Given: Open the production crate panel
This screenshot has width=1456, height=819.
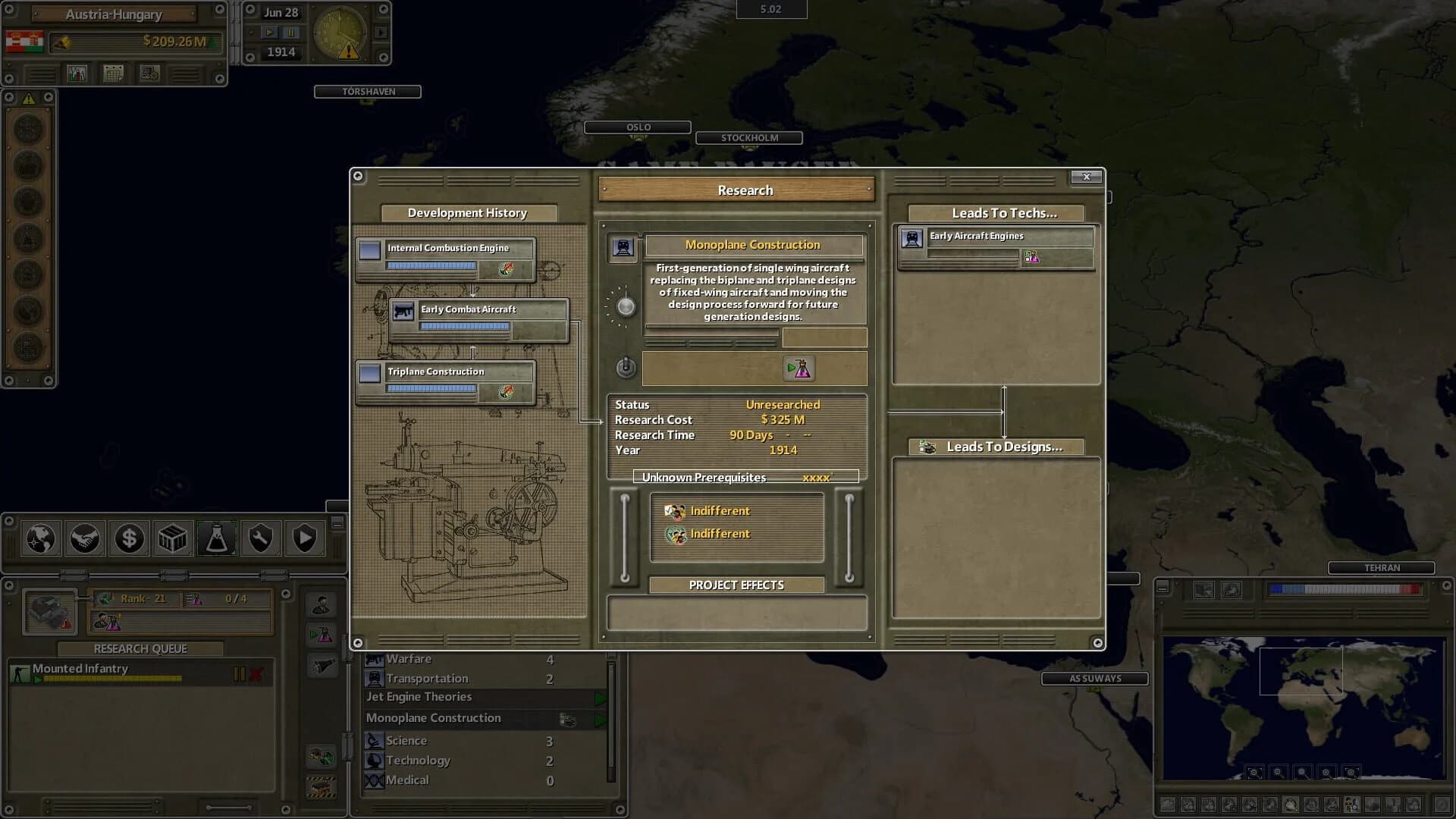Looking at the screenshot, I should click(173, 538).
